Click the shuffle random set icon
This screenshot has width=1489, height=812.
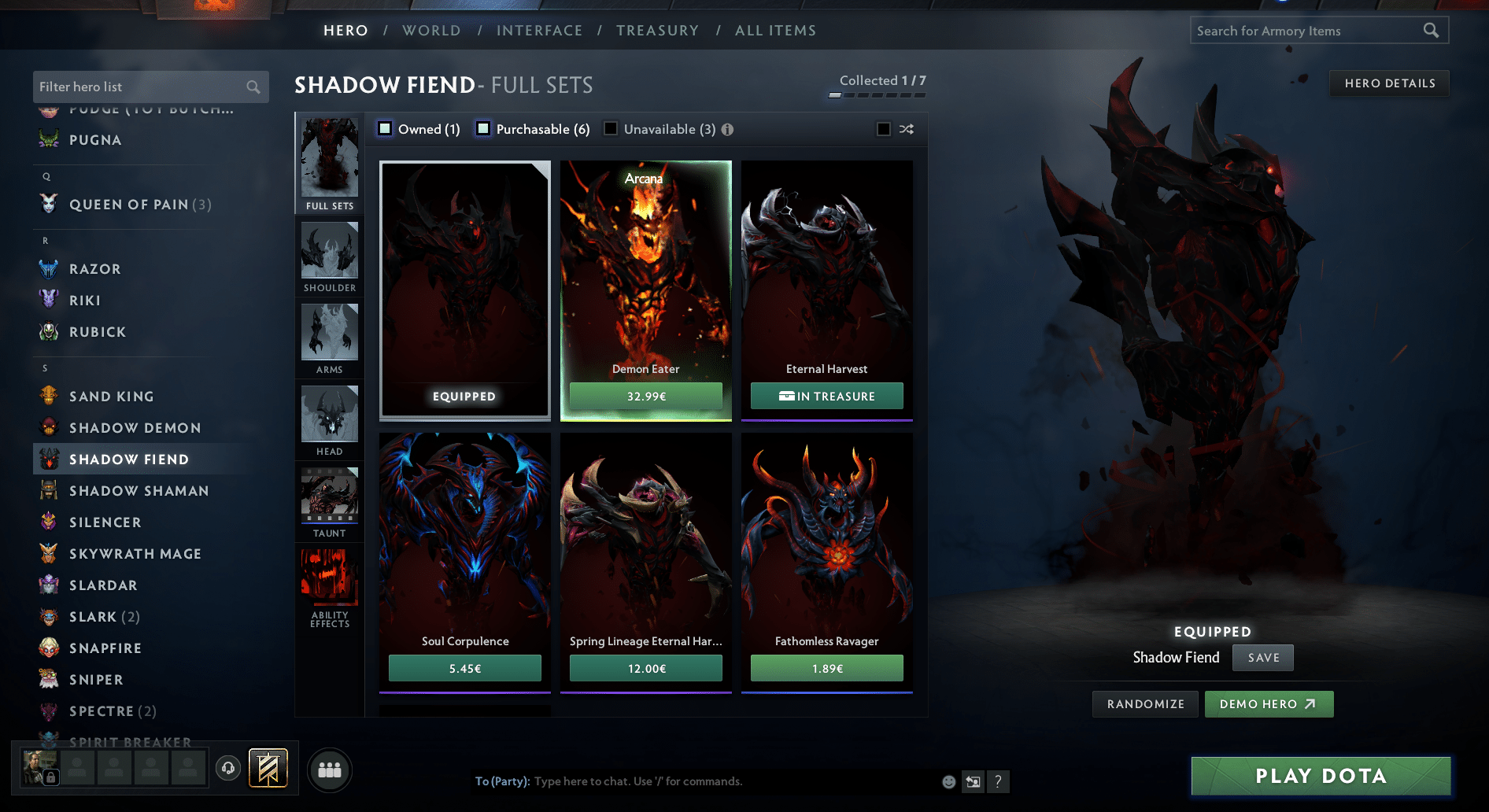pyautogui.click(x=907, y=129)
